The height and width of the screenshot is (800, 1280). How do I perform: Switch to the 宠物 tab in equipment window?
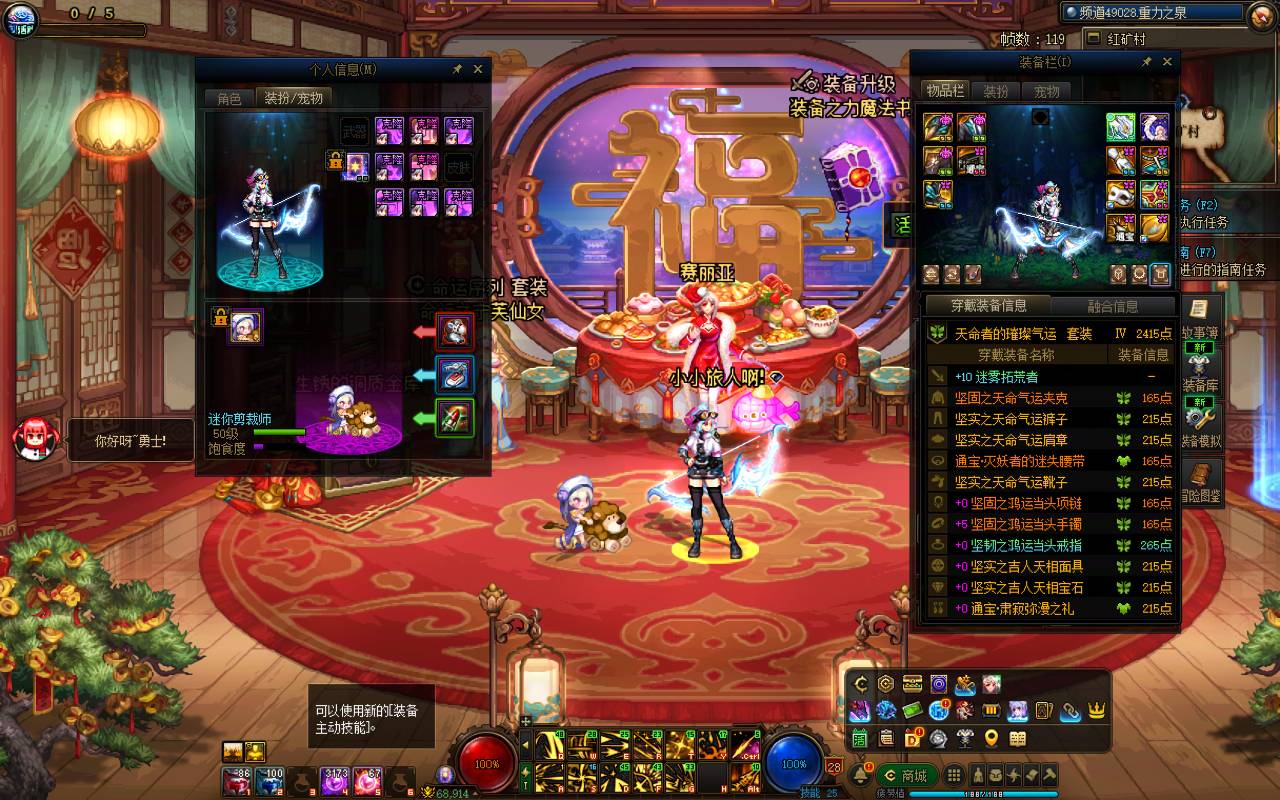coord(1046,91)
